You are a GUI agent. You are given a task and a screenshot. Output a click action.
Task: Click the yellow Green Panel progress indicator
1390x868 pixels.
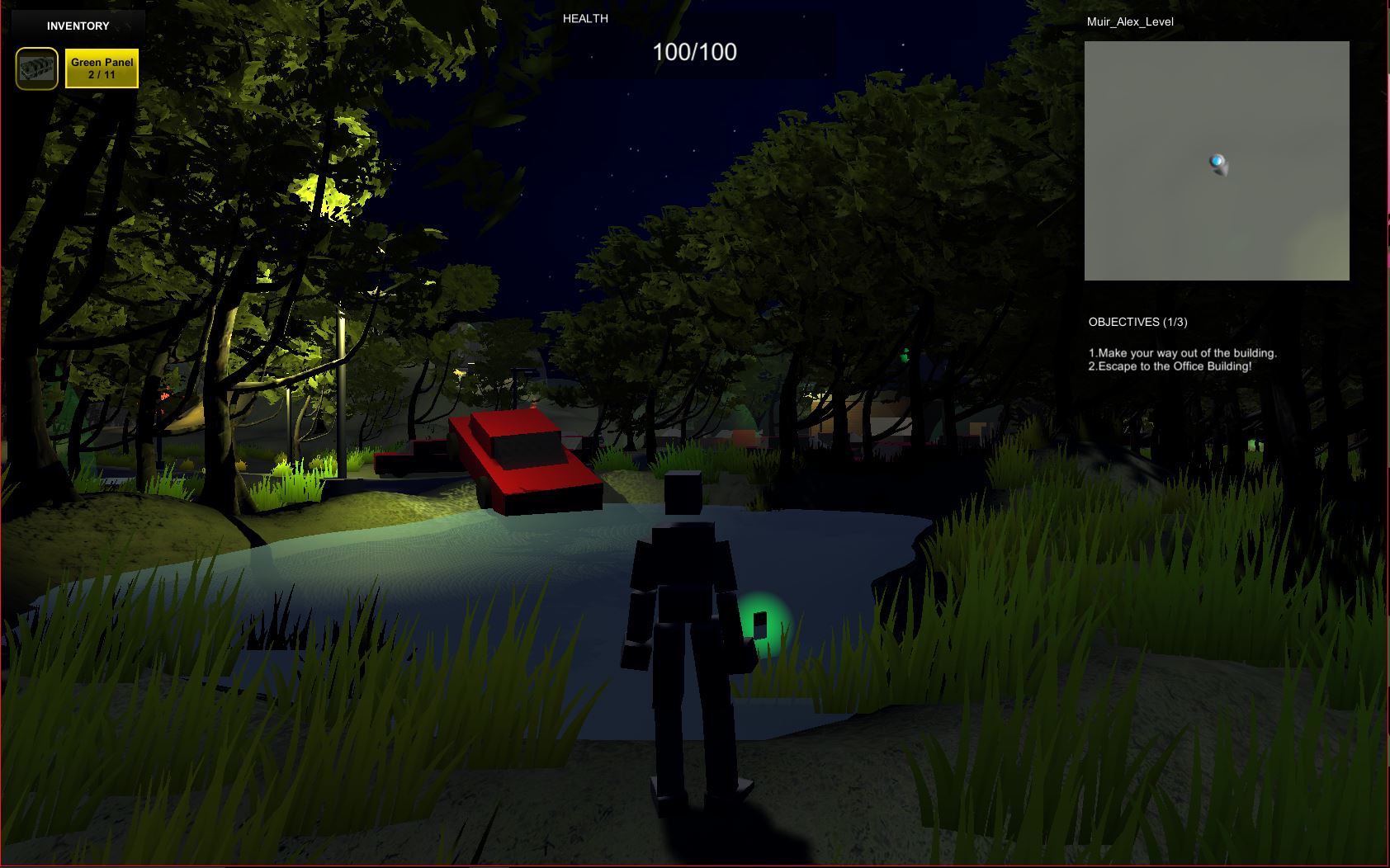pos(101,68)
